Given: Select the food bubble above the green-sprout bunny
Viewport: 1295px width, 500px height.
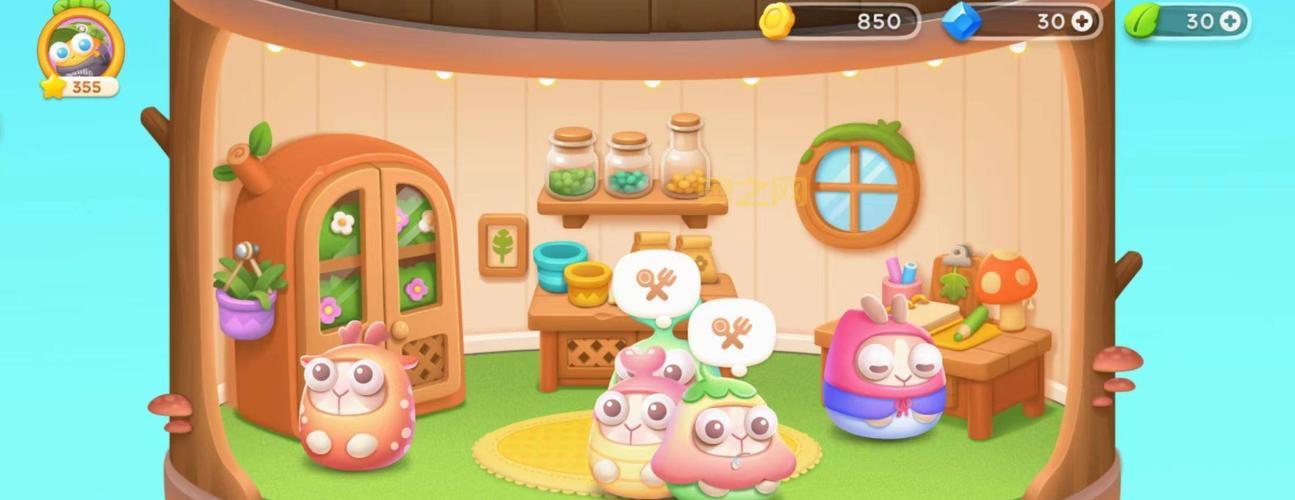Looking at the screenshot, I should 732,333.
